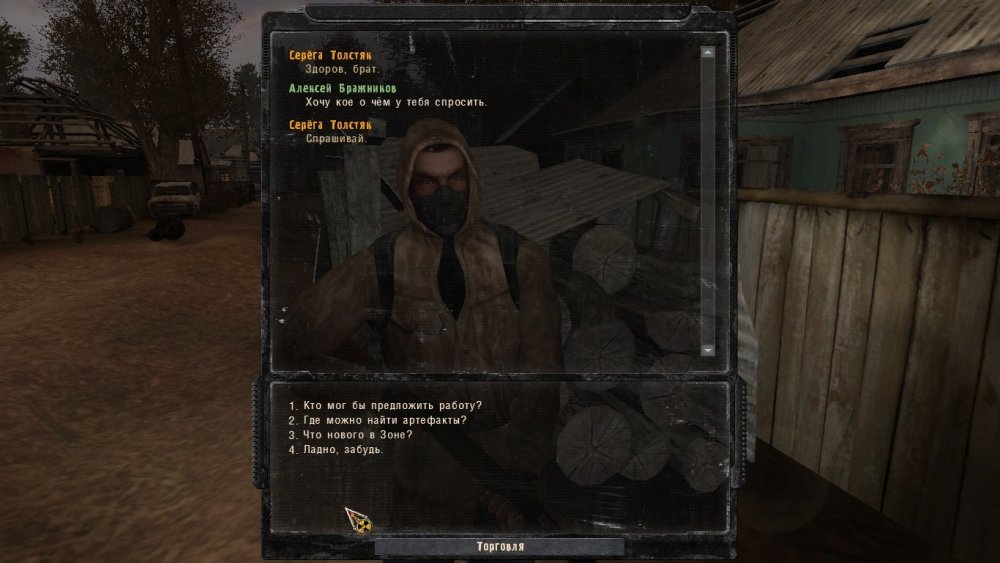Image resolution: width=1000 pixels, height=563 pixels.
Task: Select 'Что нового в Зоне?' option
Action: [x=350, y=435]
